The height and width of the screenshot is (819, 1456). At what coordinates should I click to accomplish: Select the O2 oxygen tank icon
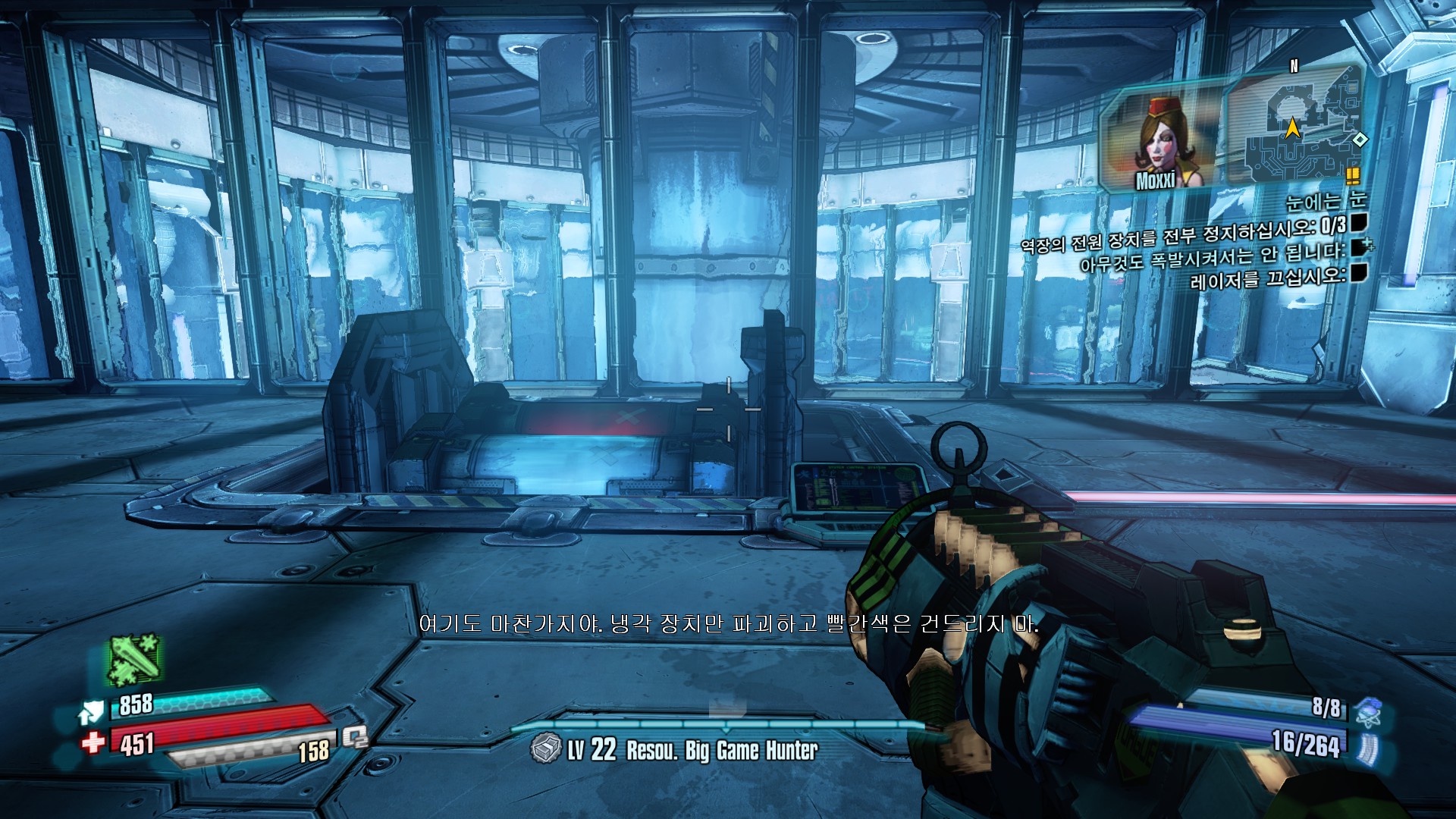pyautogui.click(x=354, y=736)
